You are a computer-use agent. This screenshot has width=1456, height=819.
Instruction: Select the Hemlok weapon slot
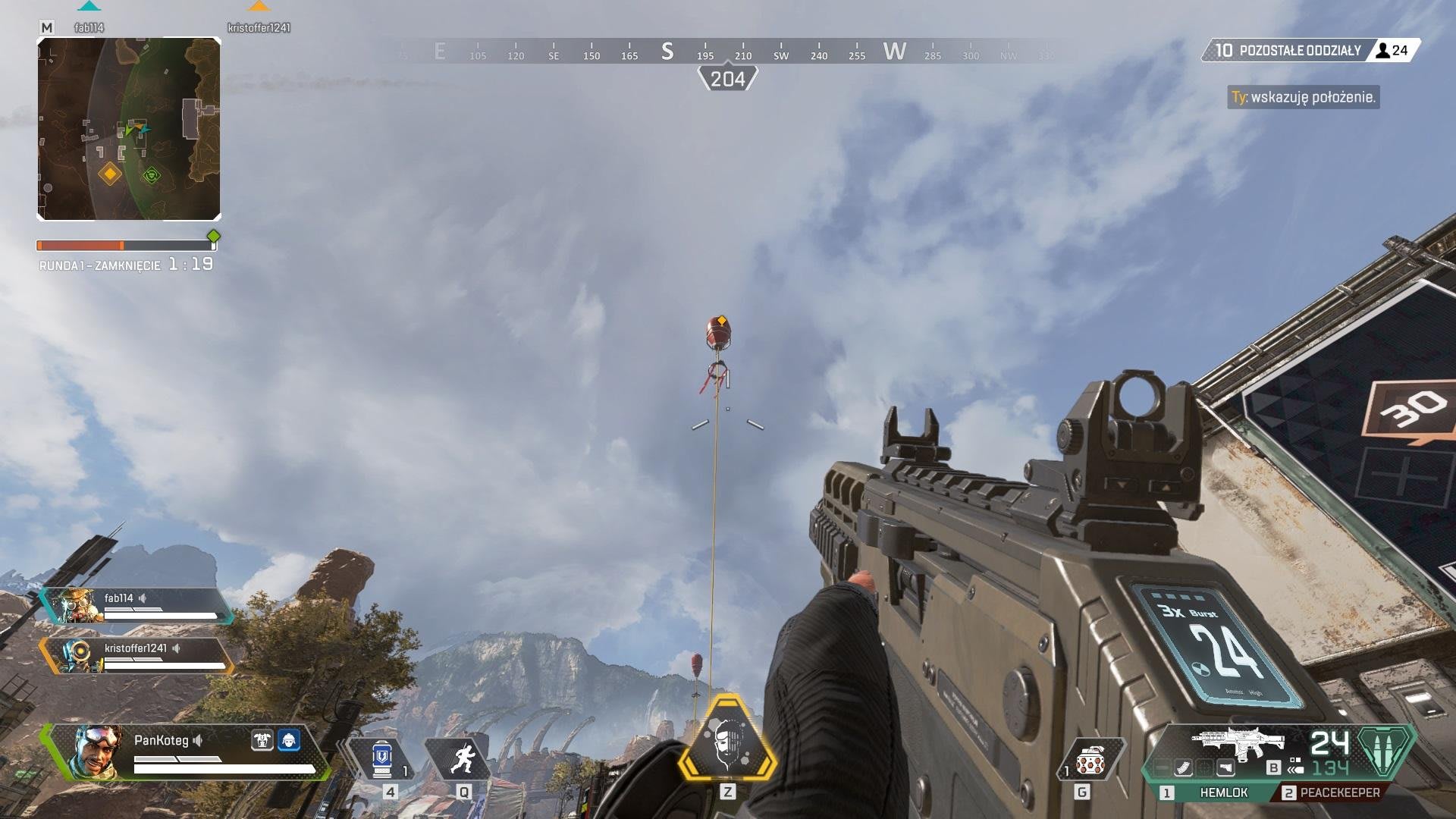[x=1222, y=792]
